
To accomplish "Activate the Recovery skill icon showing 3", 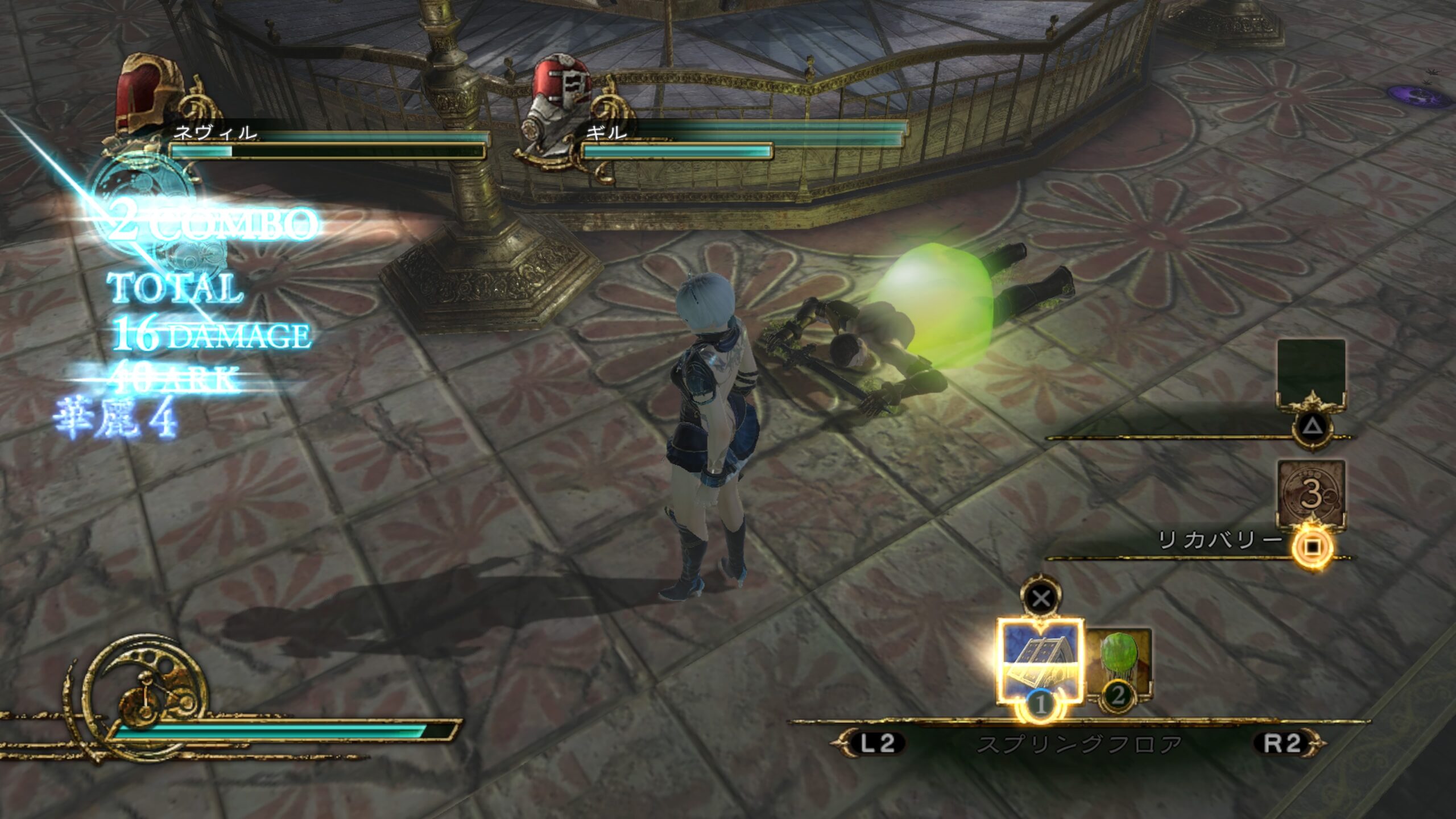I will click(x=1311, y=493).
